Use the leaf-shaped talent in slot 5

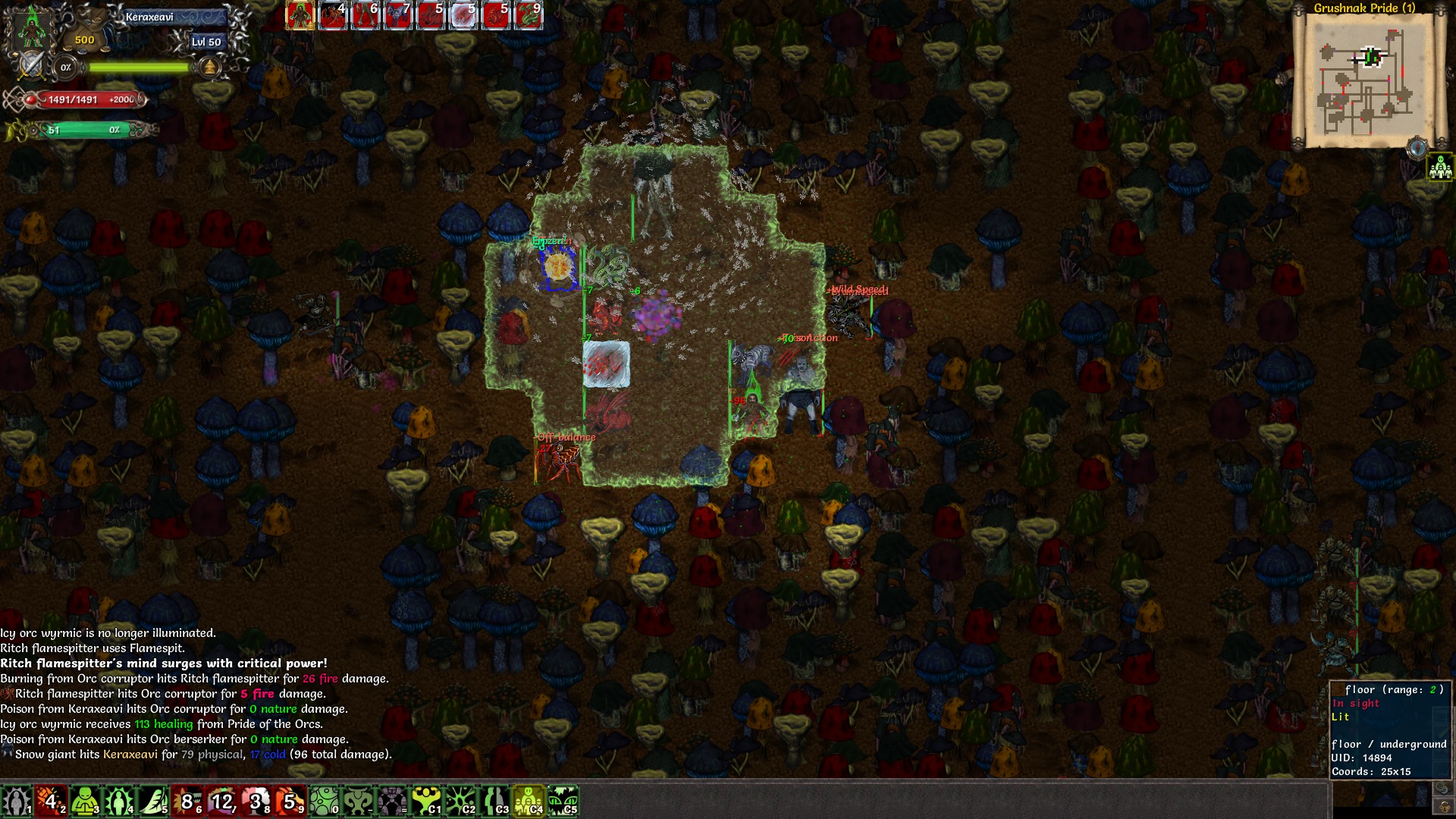click(152, 802)
